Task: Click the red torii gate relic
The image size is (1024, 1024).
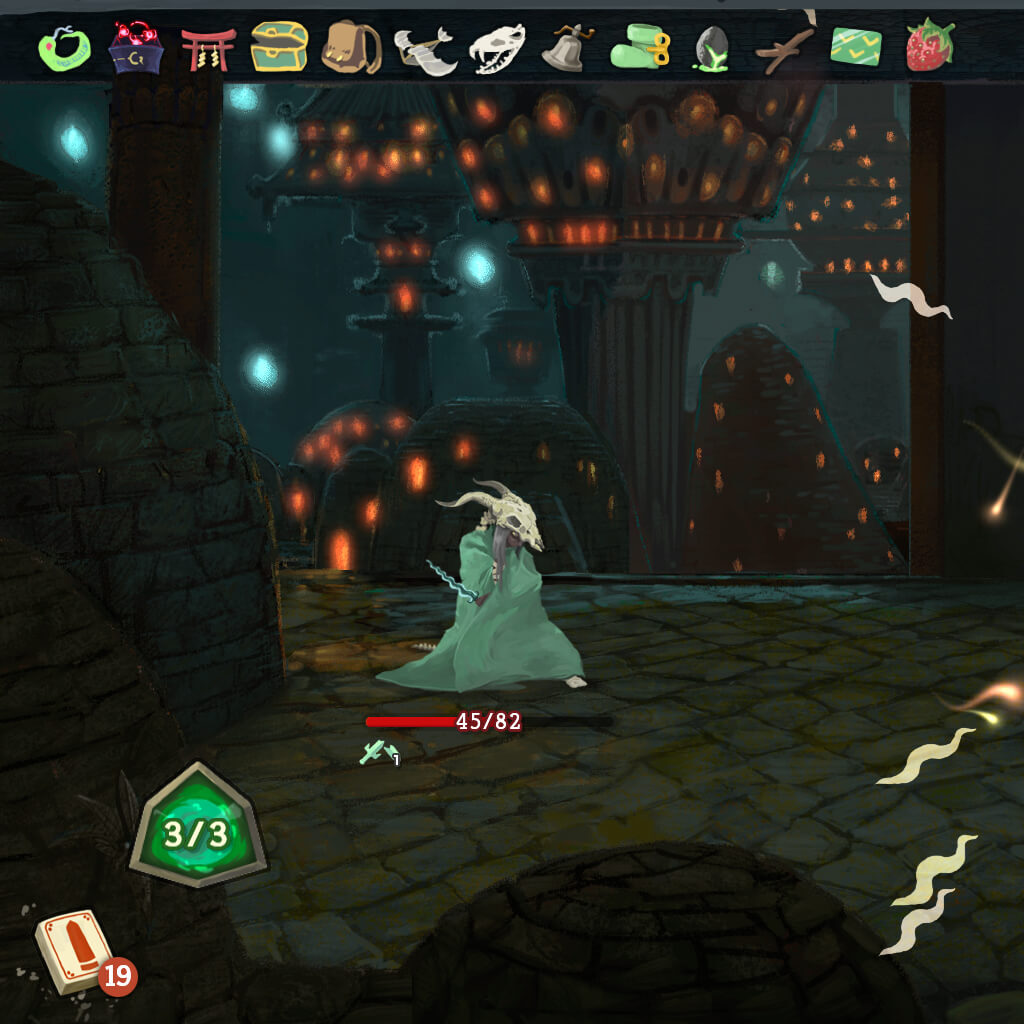Action: 208,48
